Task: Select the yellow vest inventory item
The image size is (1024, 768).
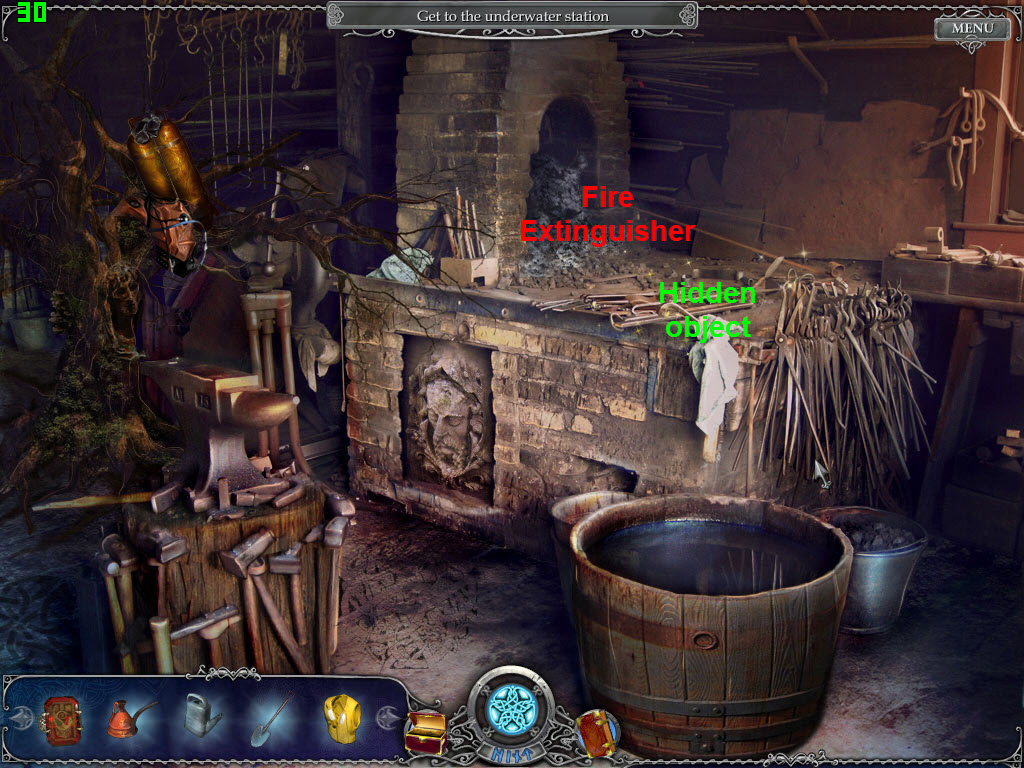Action: 340,716
